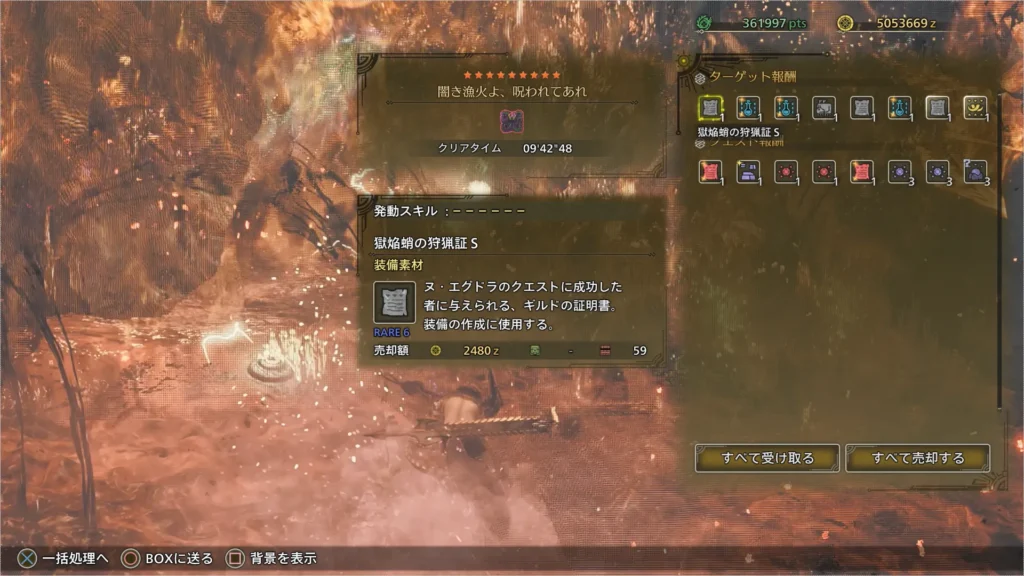Select the yellow feather reward slot

click(975, 108)
